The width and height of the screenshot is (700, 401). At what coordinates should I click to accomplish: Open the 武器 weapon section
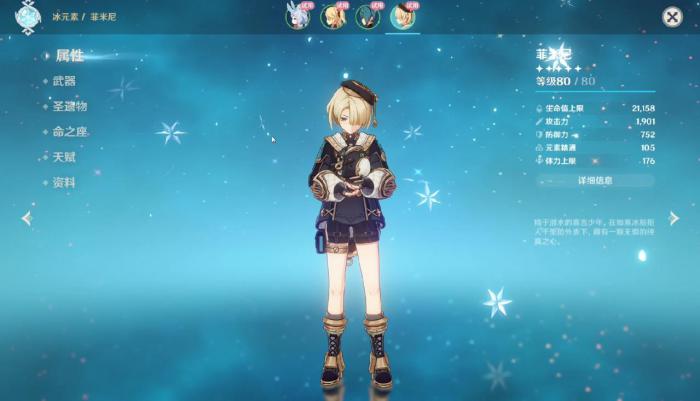click(64, 81)
